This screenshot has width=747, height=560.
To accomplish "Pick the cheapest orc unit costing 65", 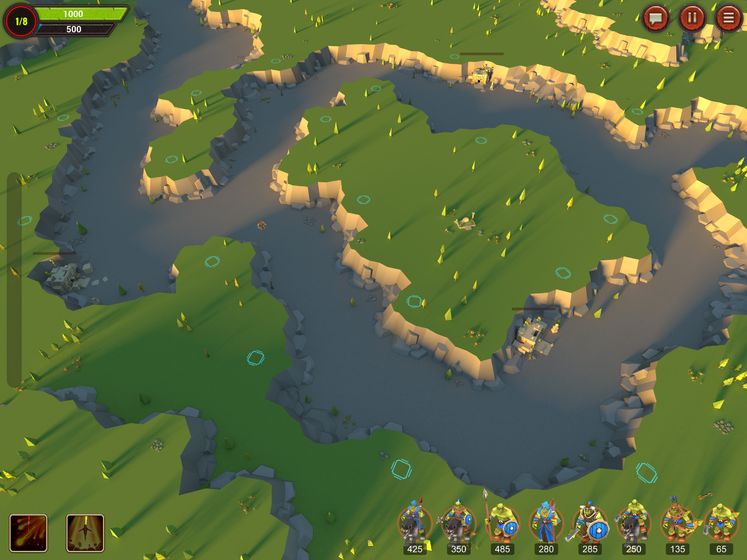I will coord(721,524).
